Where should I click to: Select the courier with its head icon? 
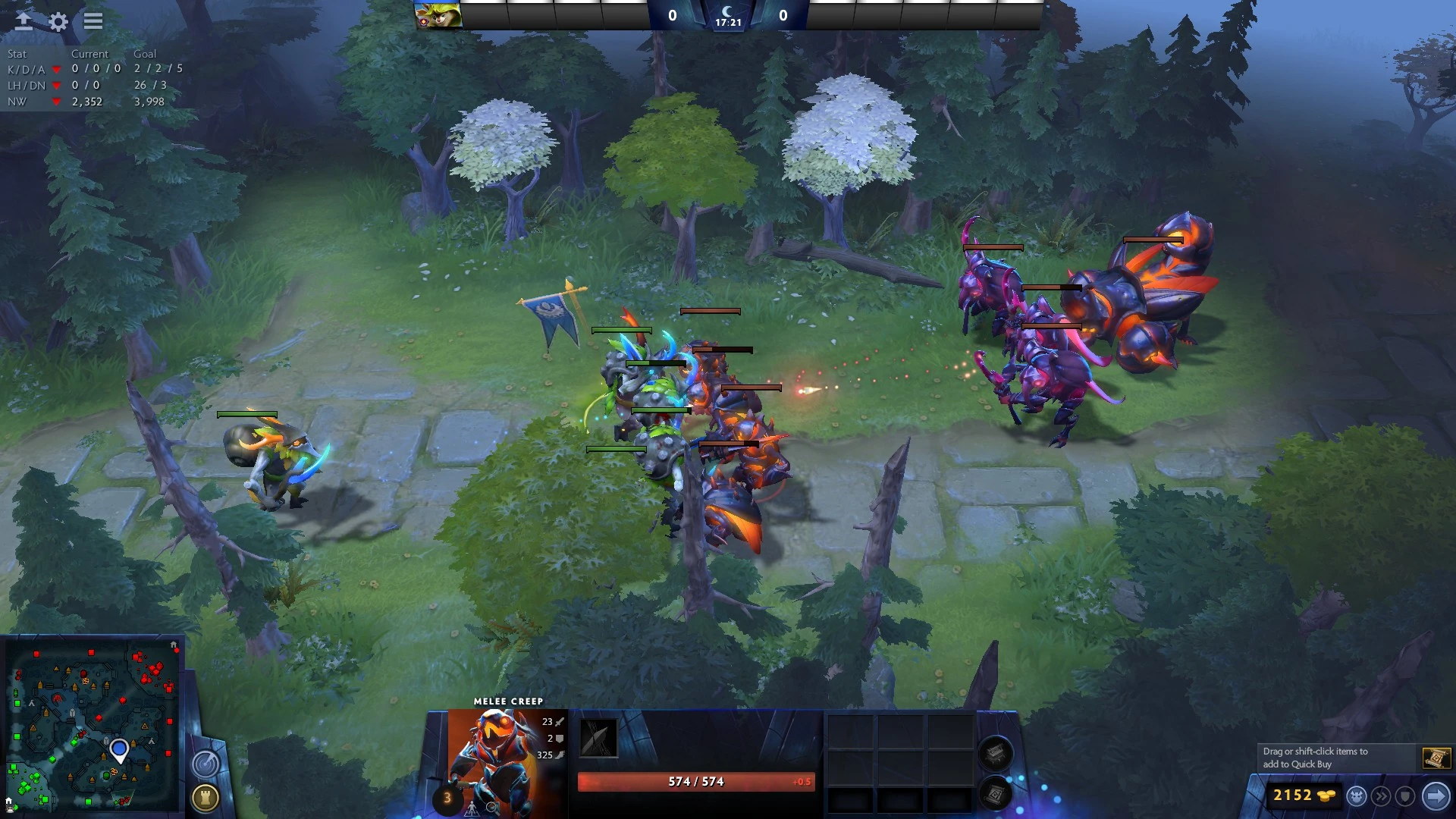pyautogui.click(x=1357, y=796)
